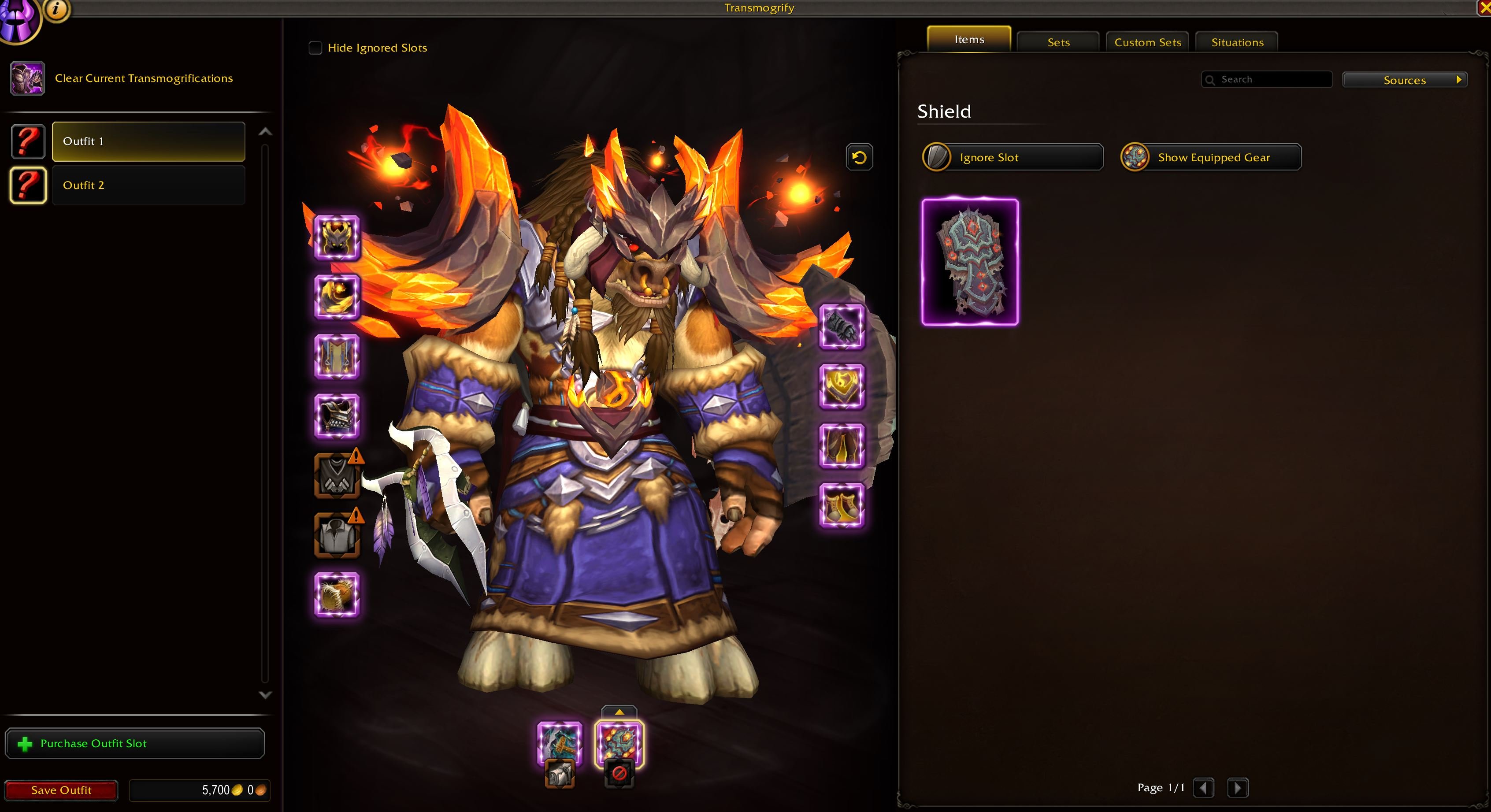Screen dimensions: 1491x812
Task: Select the shield appearance thumbnail
Action: click(969, 262)
